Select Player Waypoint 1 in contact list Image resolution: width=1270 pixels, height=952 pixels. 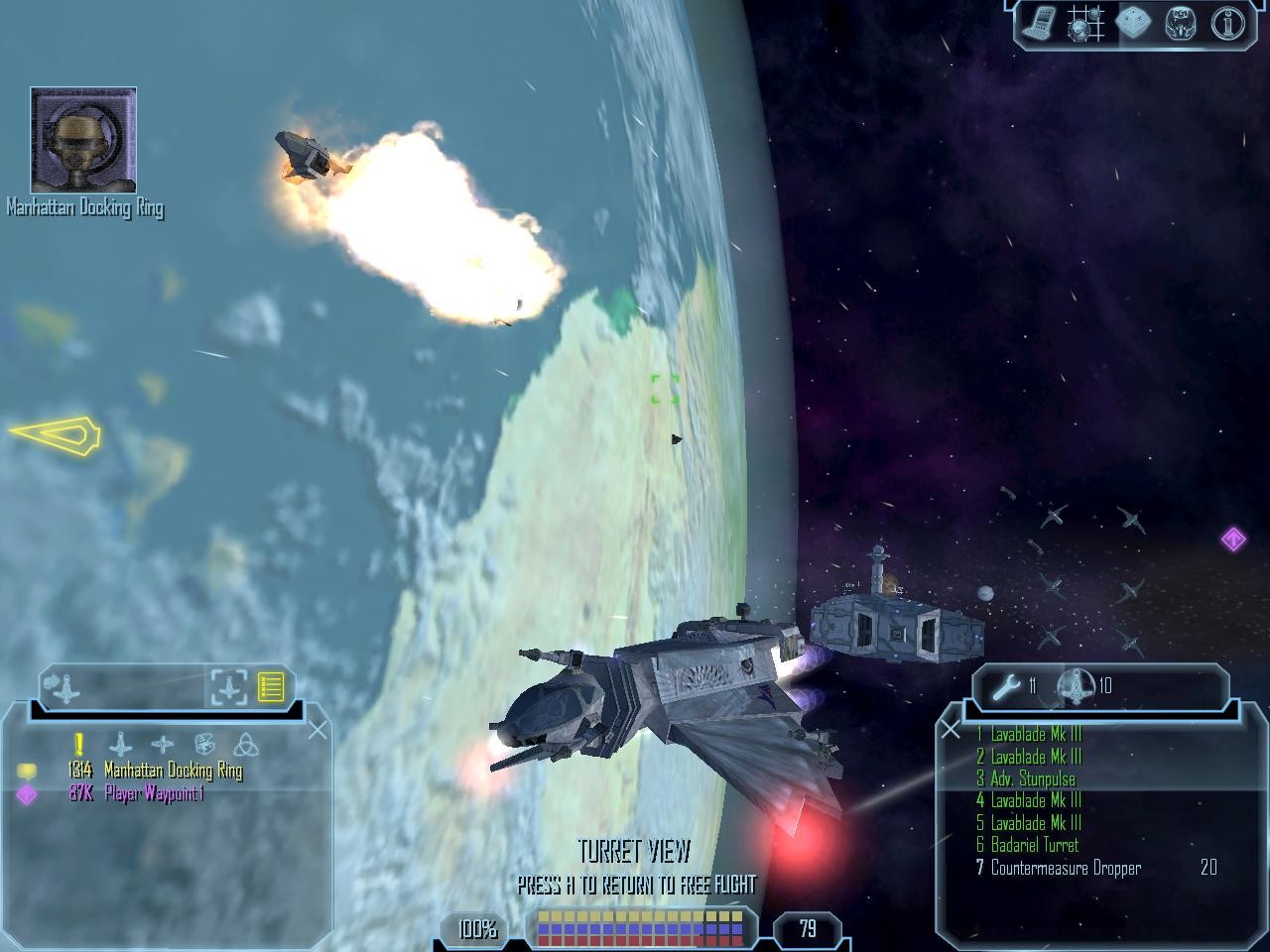(x=154, y=793)
